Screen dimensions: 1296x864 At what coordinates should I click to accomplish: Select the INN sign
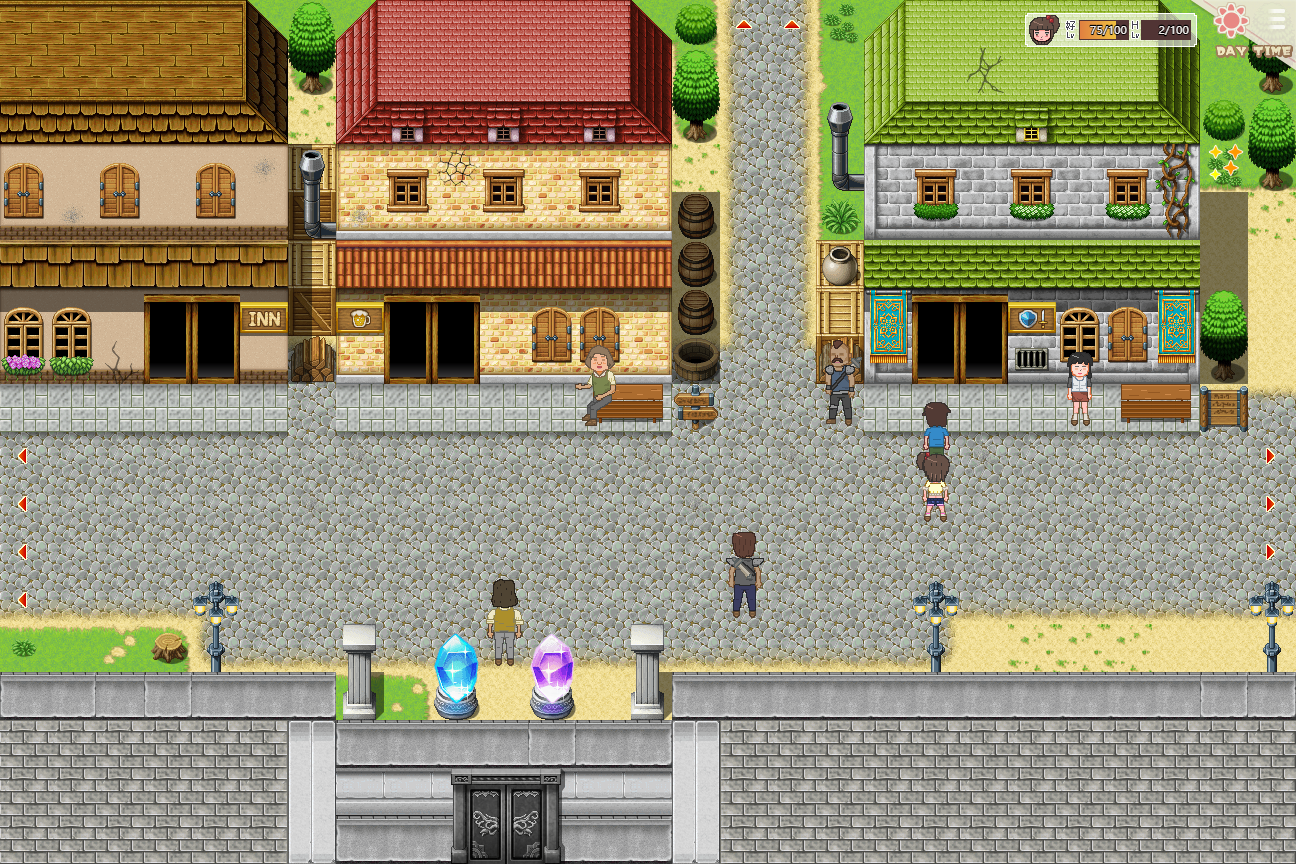click(x=264, y=318)
